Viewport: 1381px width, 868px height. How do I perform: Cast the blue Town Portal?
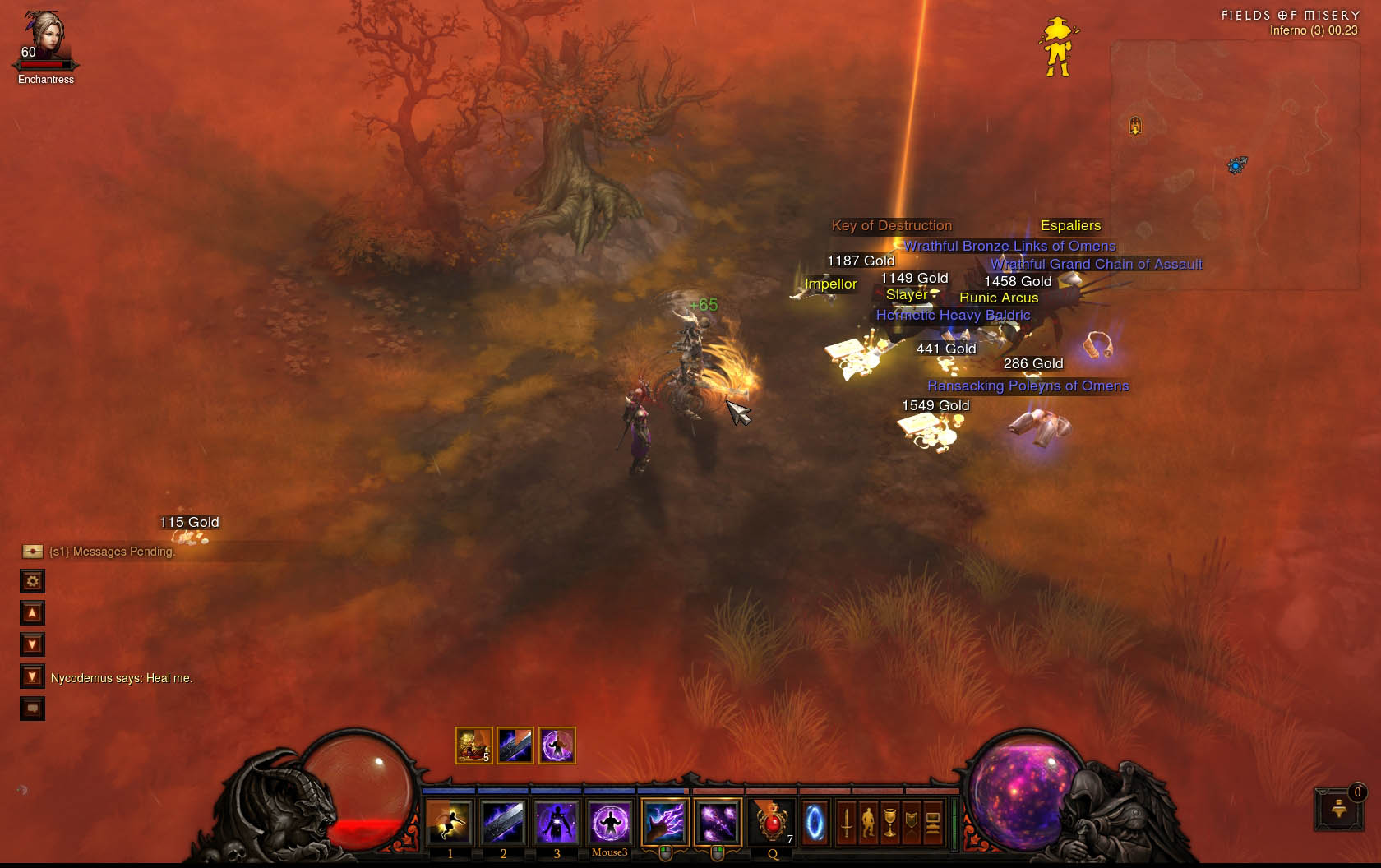(815, 821)
